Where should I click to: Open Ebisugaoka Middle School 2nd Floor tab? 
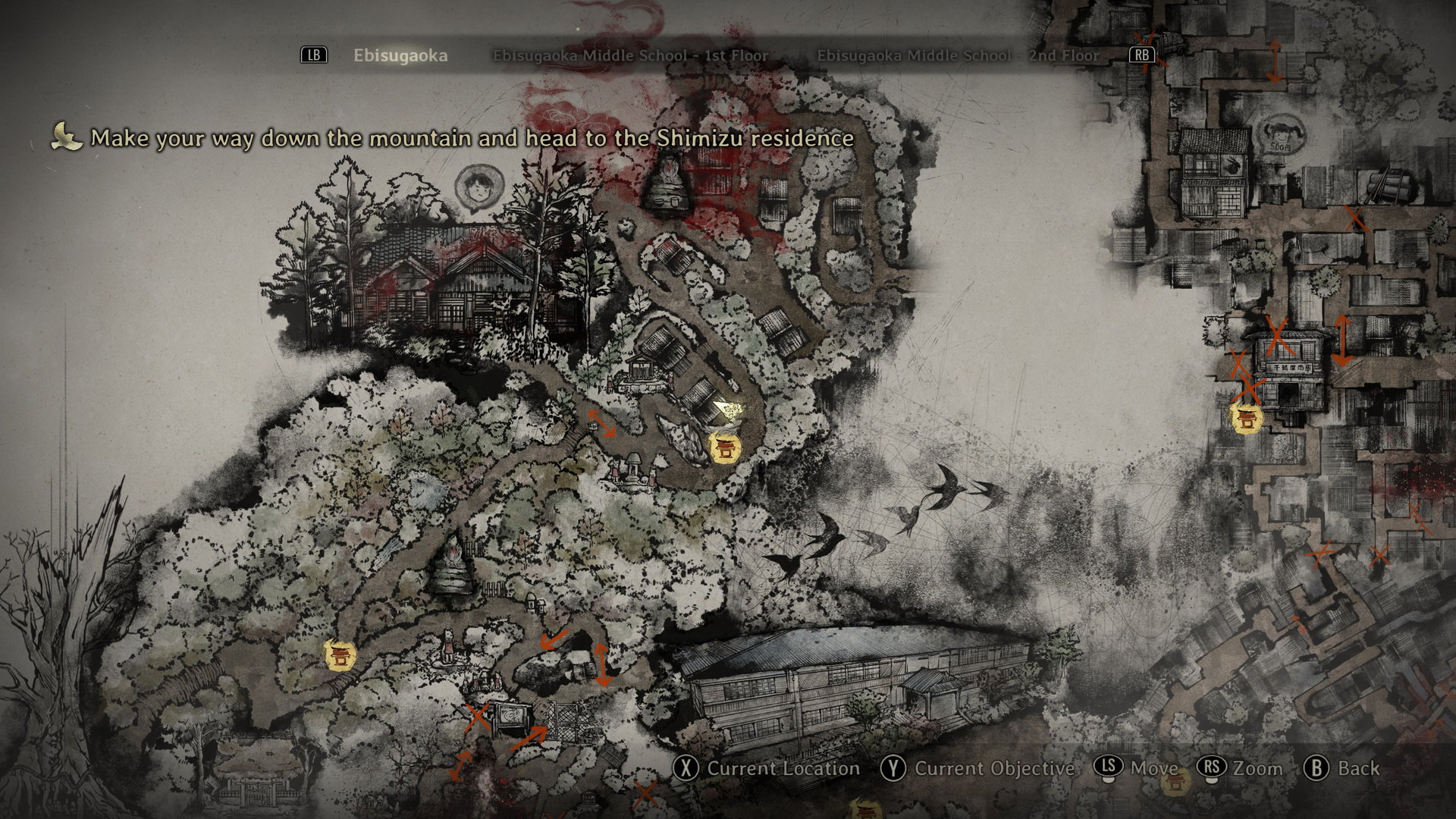(957, 55)
